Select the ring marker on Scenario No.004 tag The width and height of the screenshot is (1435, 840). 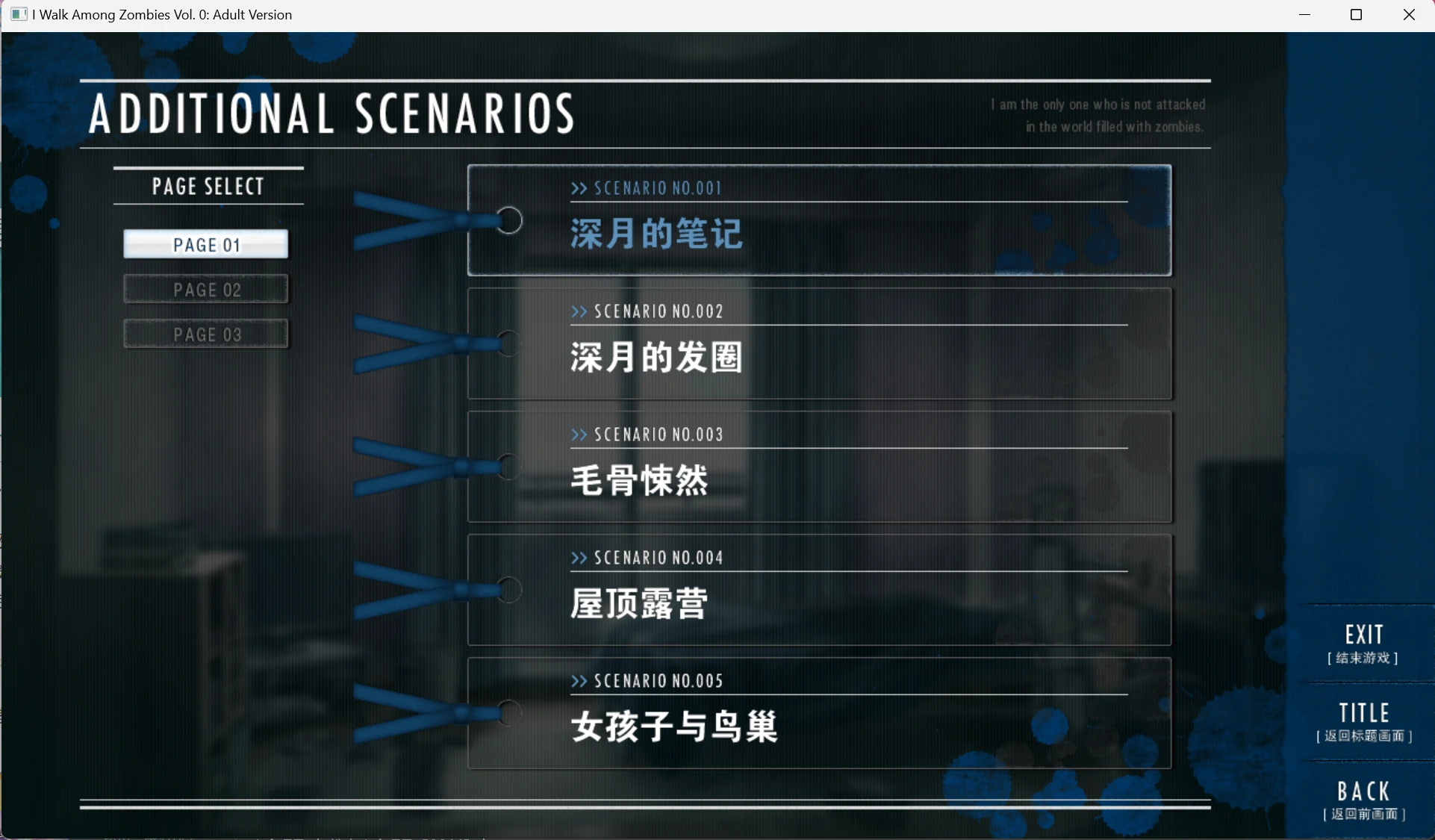click(509, 590)
